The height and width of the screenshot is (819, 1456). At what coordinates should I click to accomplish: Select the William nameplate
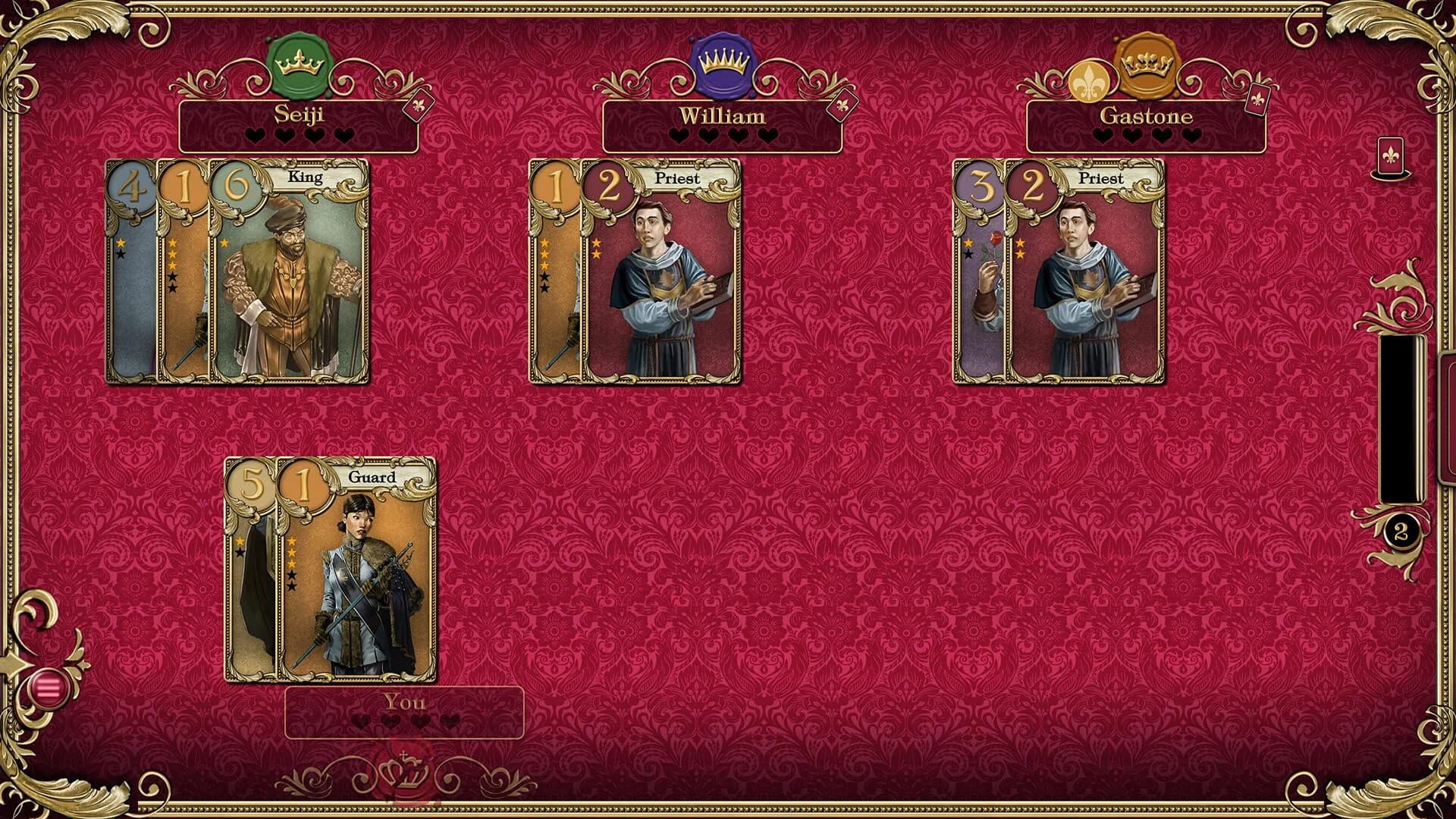723,116
